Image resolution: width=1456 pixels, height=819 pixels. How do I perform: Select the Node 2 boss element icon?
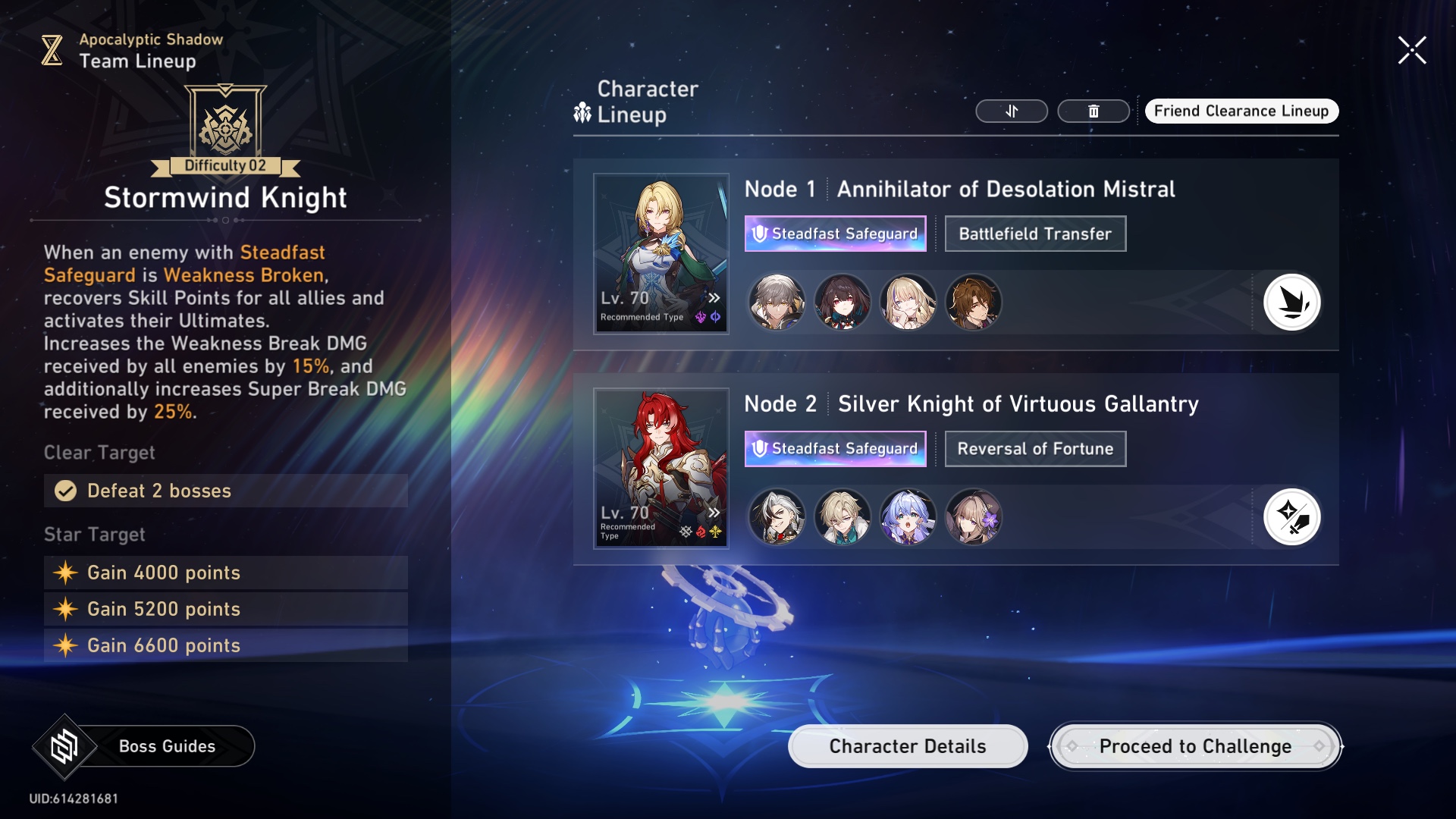pos(1291,517)
